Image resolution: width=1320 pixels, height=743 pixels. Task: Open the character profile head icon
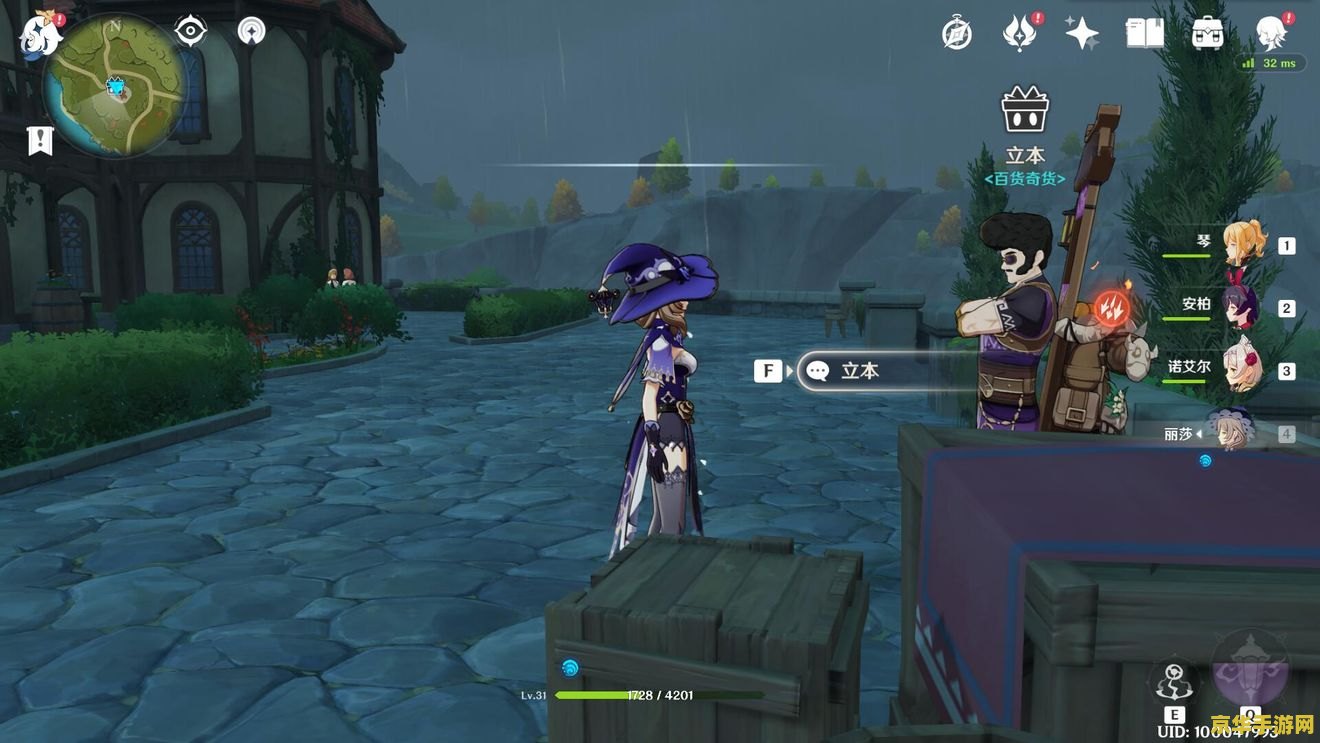pyautogui.click(x=1271, y=32)
